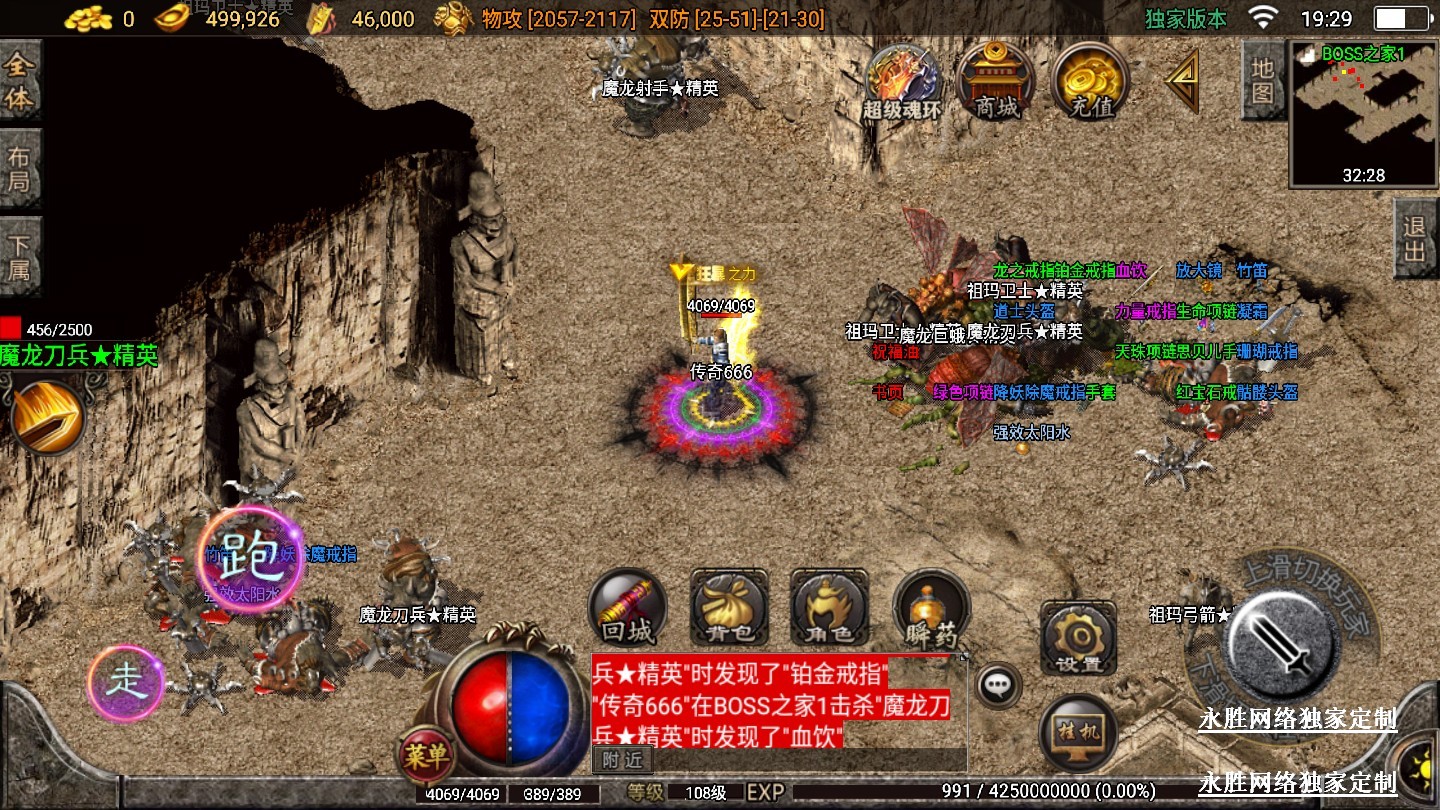Tap the 退出 exit button
Viewport: 1440px width, 810px height.
click(1415, 238)
